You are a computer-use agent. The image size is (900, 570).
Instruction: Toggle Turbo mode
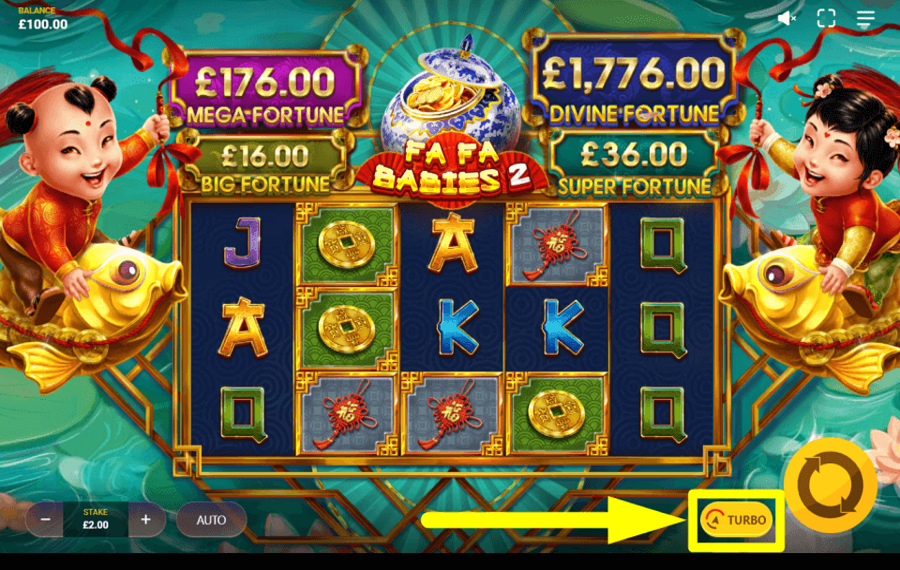[x=737, y=520]
